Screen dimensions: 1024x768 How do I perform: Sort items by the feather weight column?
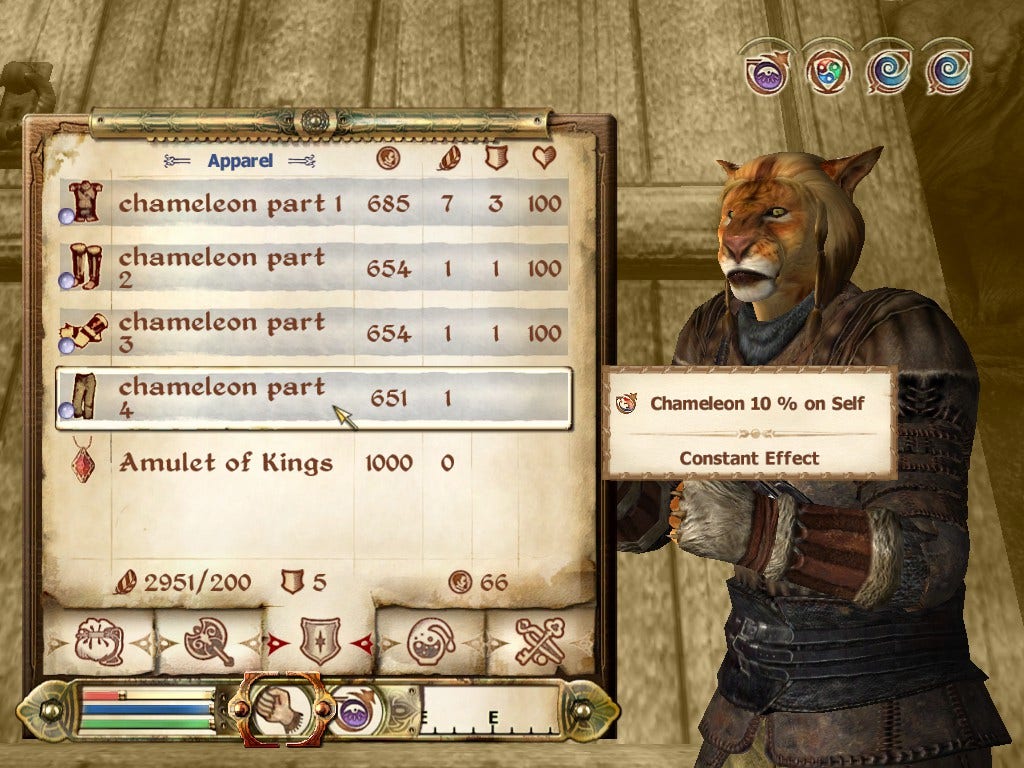coord(448,158)
